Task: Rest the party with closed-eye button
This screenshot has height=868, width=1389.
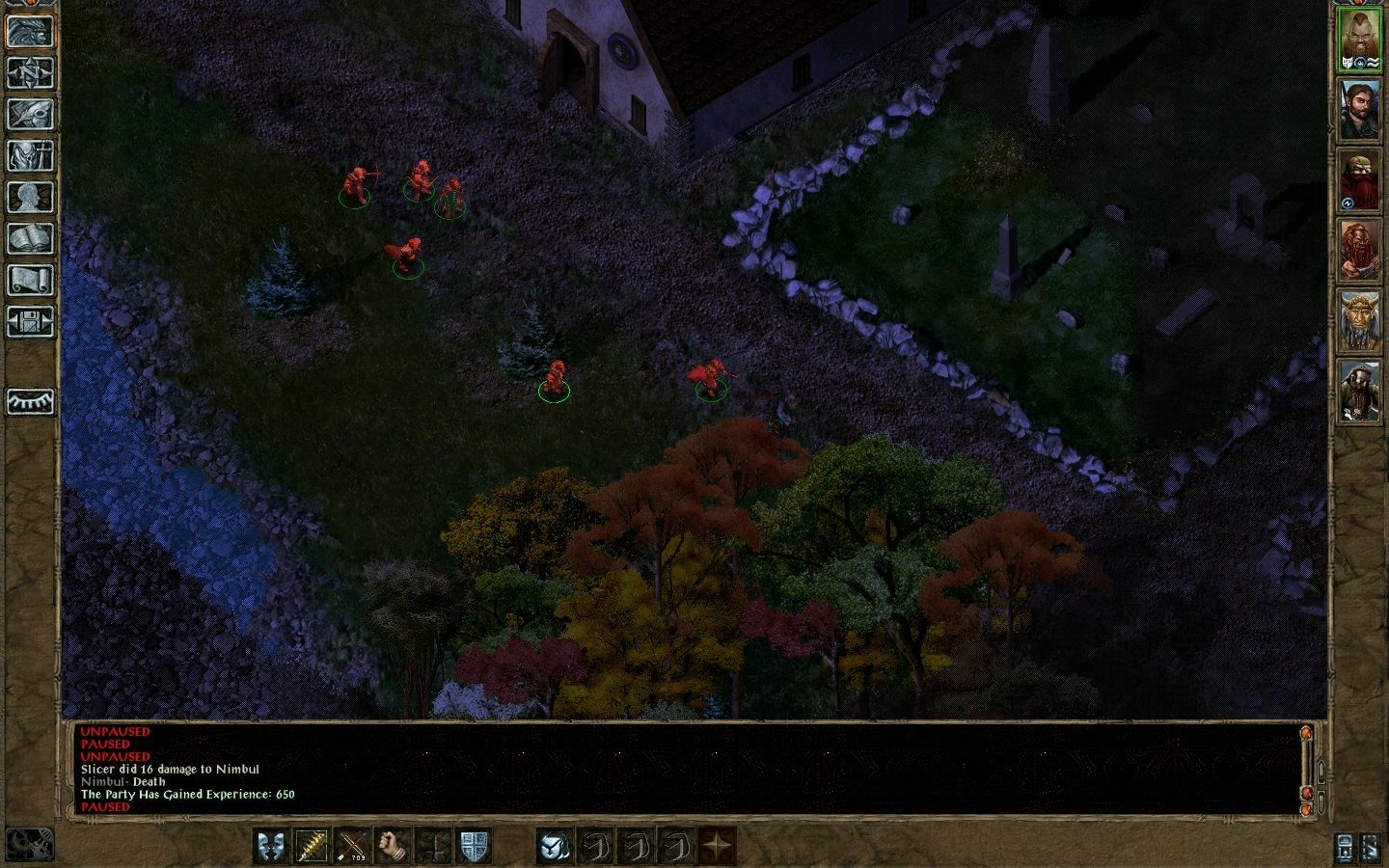Action: pyautogui.click(x=30, y=401)
